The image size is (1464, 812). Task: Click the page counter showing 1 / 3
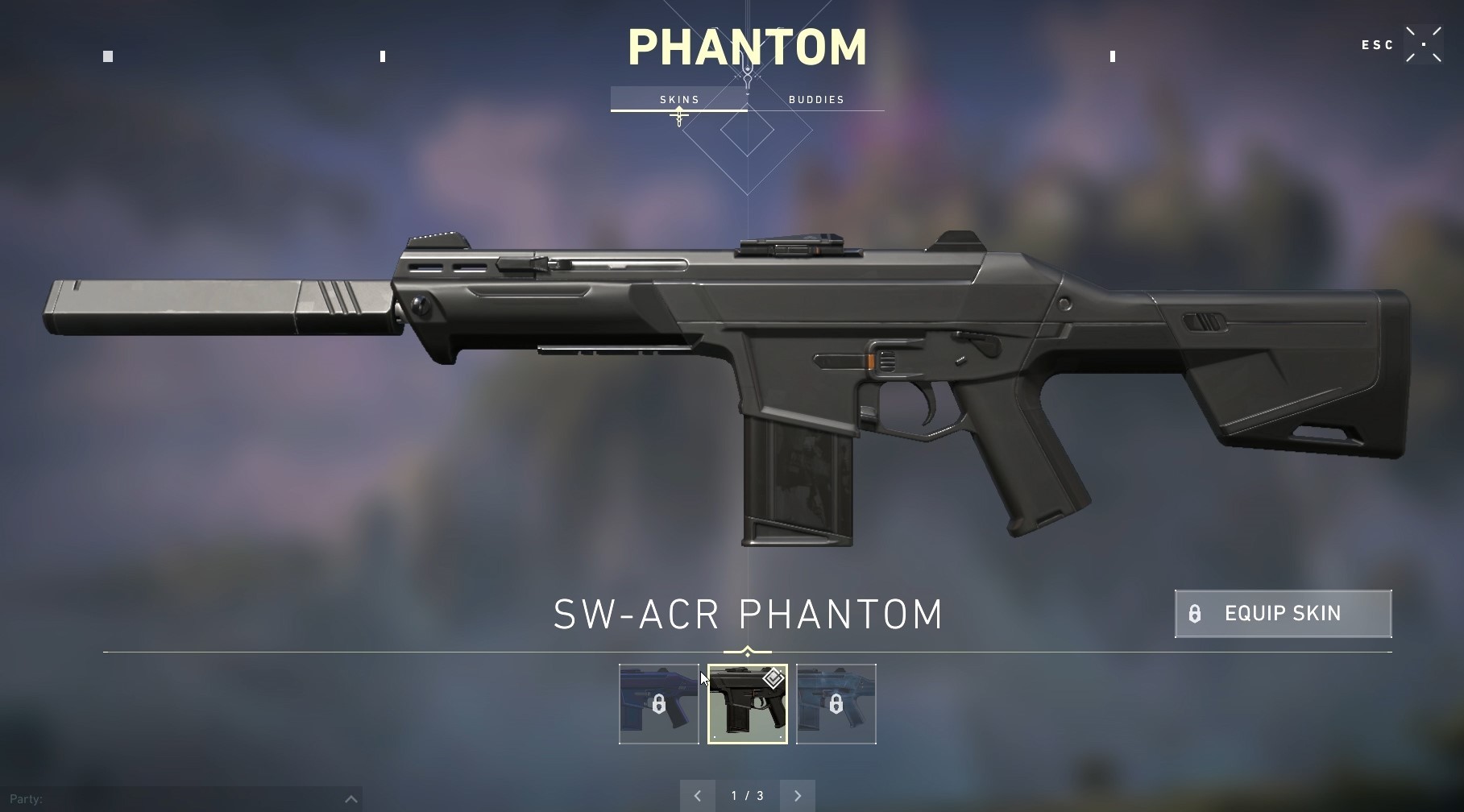[x=748, y=795]
